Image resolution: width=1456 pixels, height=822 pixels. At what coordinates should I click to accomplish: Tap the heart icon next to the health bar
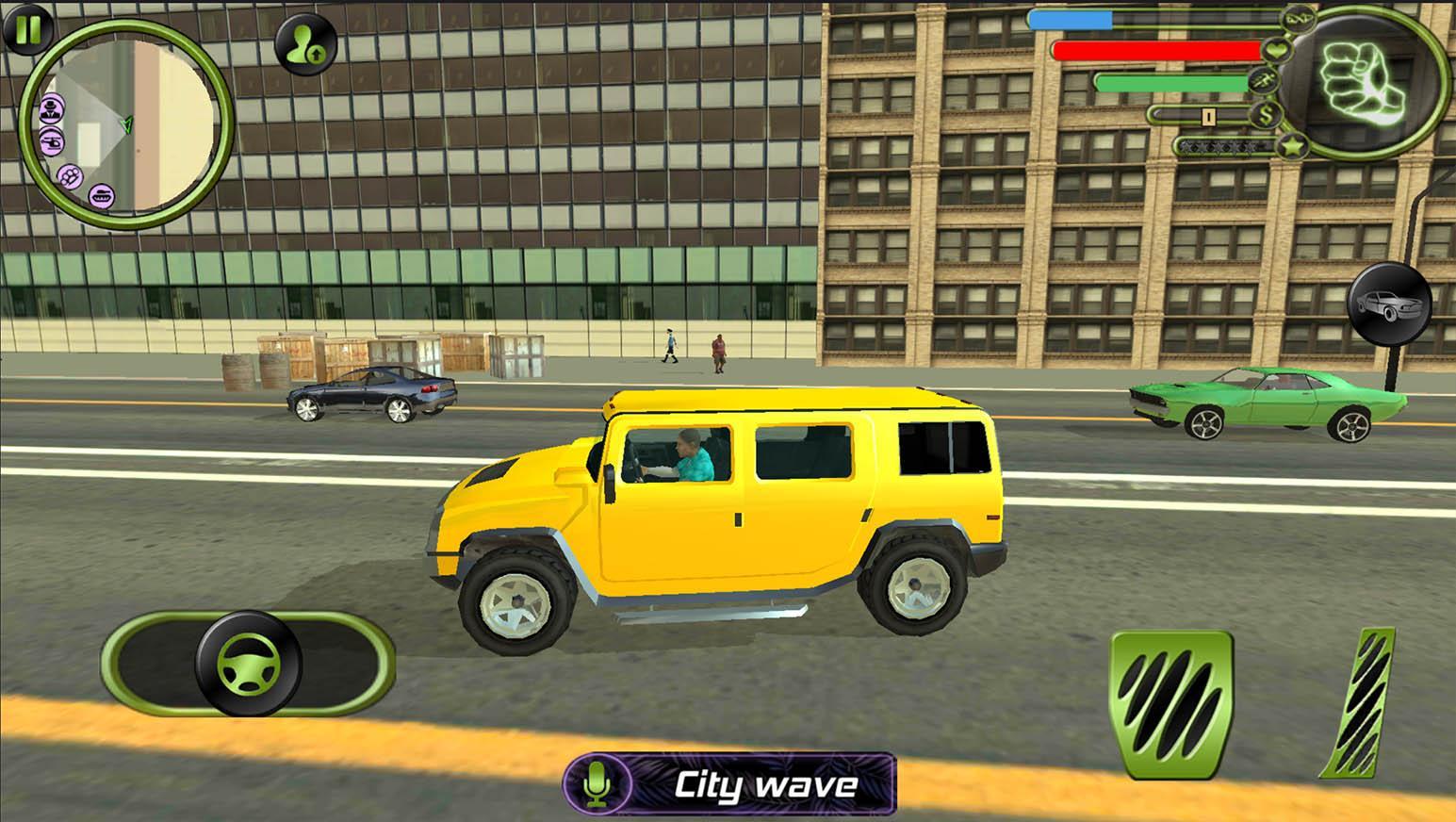point(1276,50)
